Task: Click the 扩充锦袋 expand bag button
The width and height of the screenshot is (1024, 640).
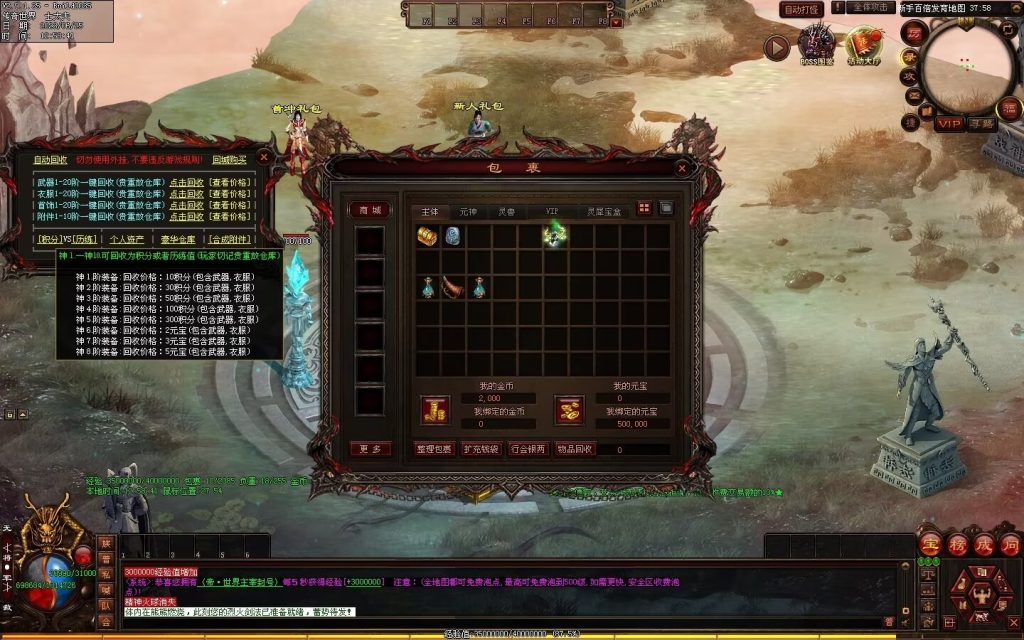Action: [481, 450]
